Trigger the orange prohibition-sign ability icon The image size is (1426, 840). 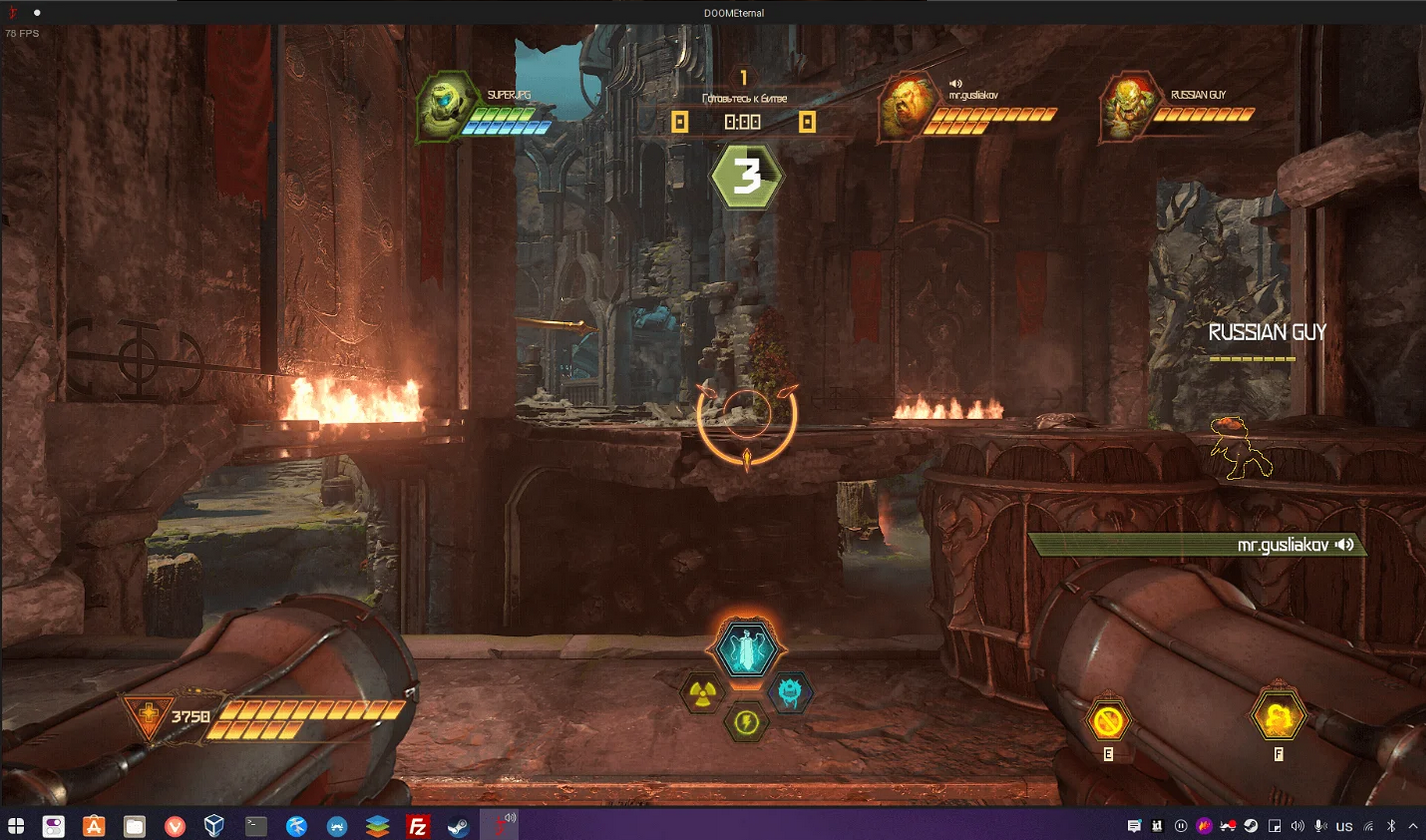pos(1109,719)
